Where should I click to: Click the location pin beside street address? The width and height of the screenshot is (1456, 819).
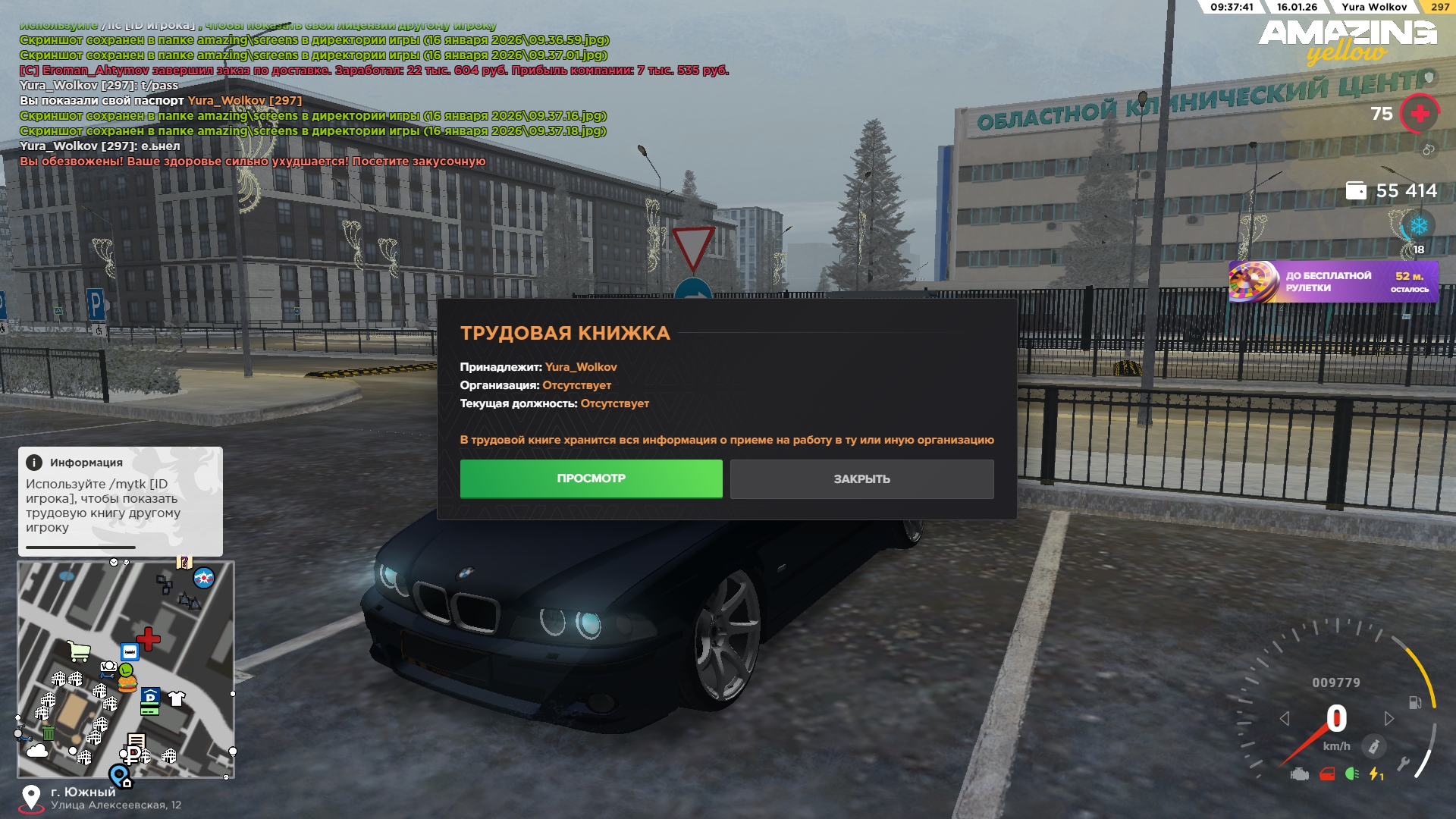tap(31, 797)
